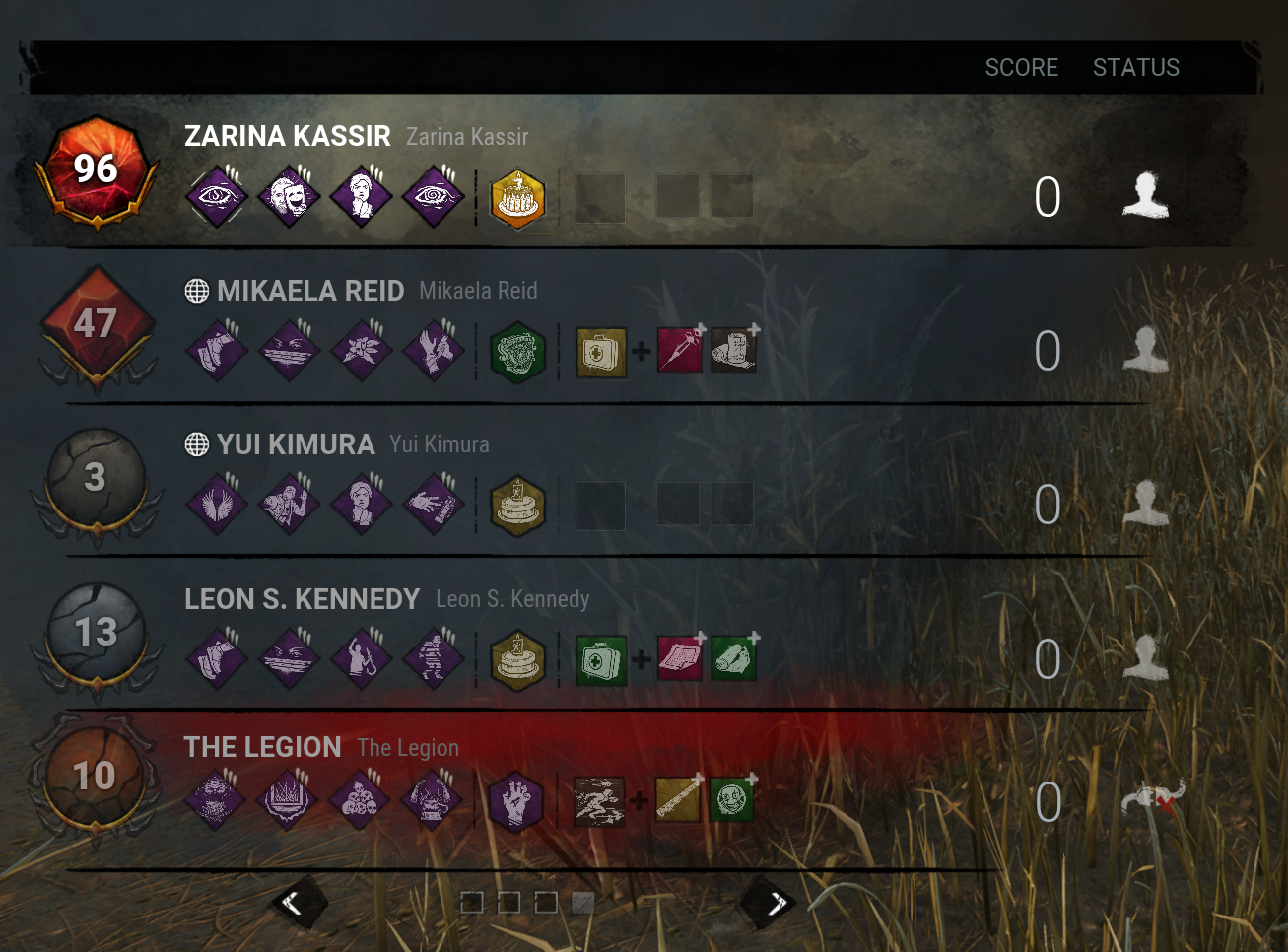Select the STATUS column header
The image size is (1288, 952).
click(1135, 67)
